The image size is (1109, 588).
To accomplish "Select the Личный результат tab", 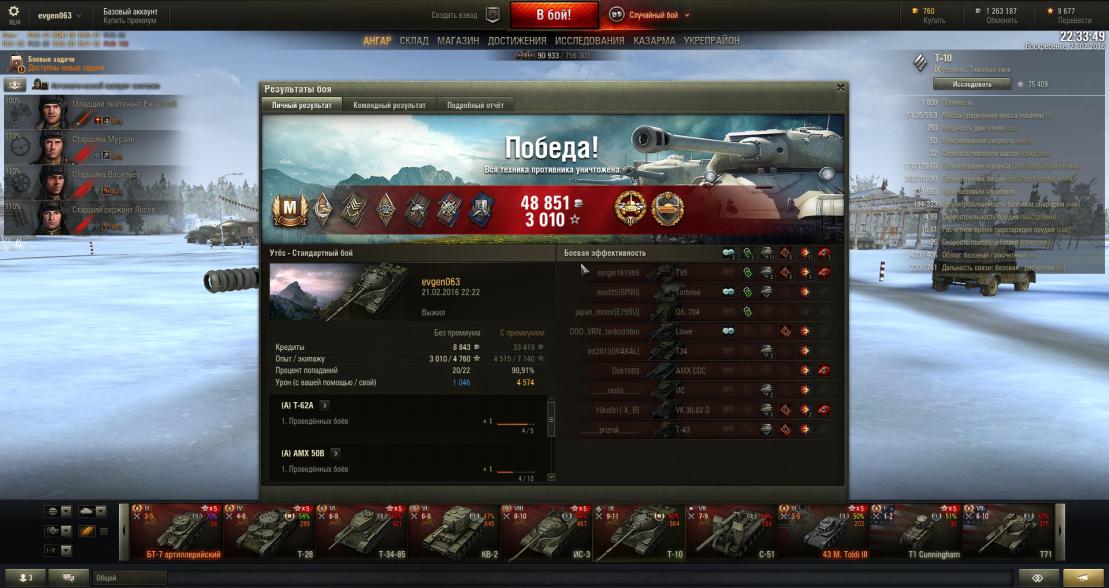I will pos(302,105).
